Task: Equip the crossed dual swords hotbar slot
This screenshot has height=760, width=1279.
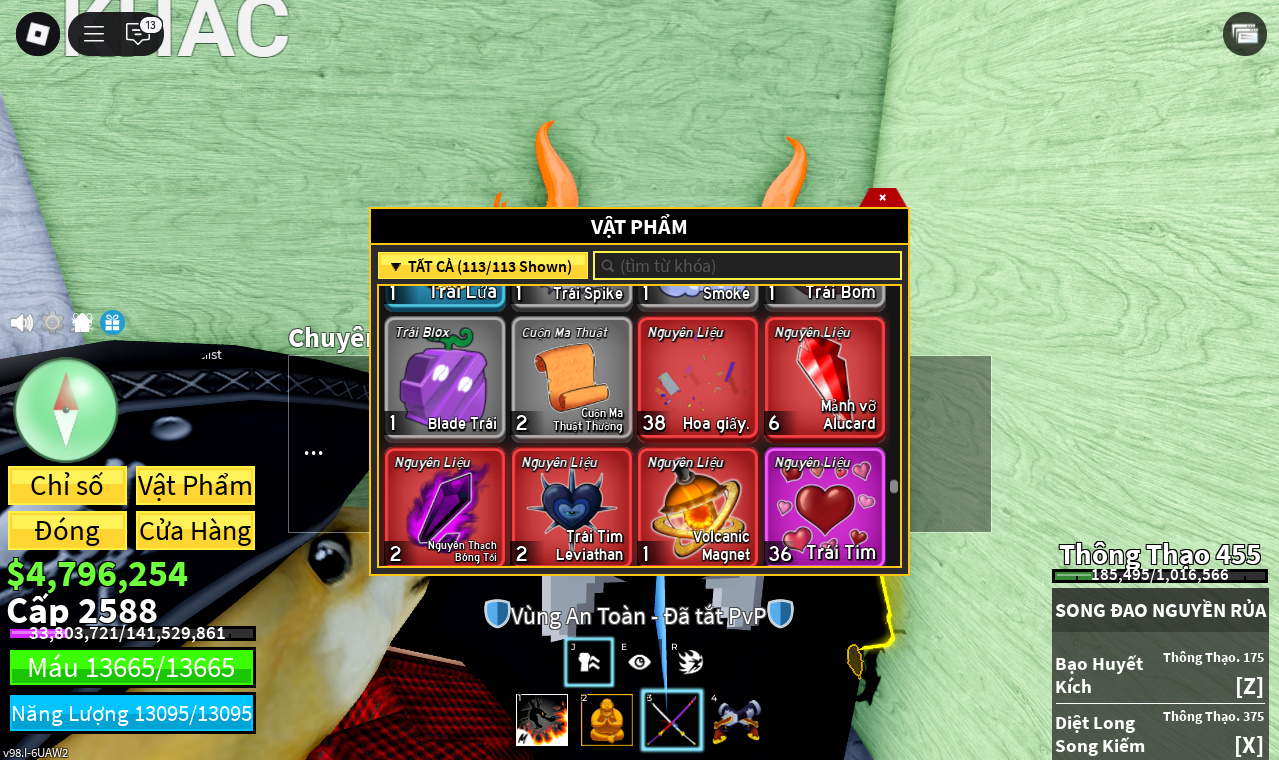Action: tap(671, 720)
